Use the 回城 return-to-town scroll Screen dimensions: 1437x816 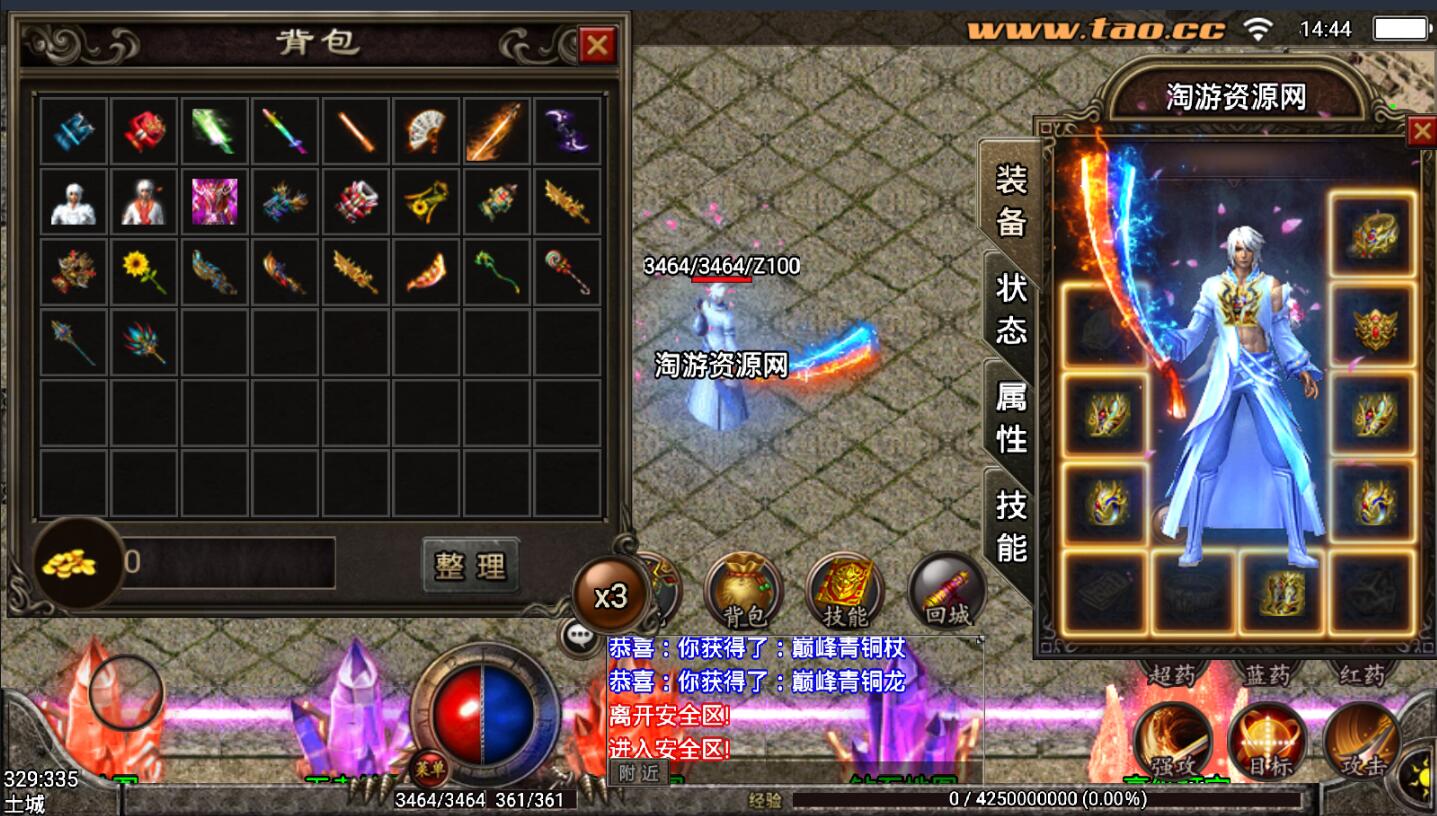[946, 591]
